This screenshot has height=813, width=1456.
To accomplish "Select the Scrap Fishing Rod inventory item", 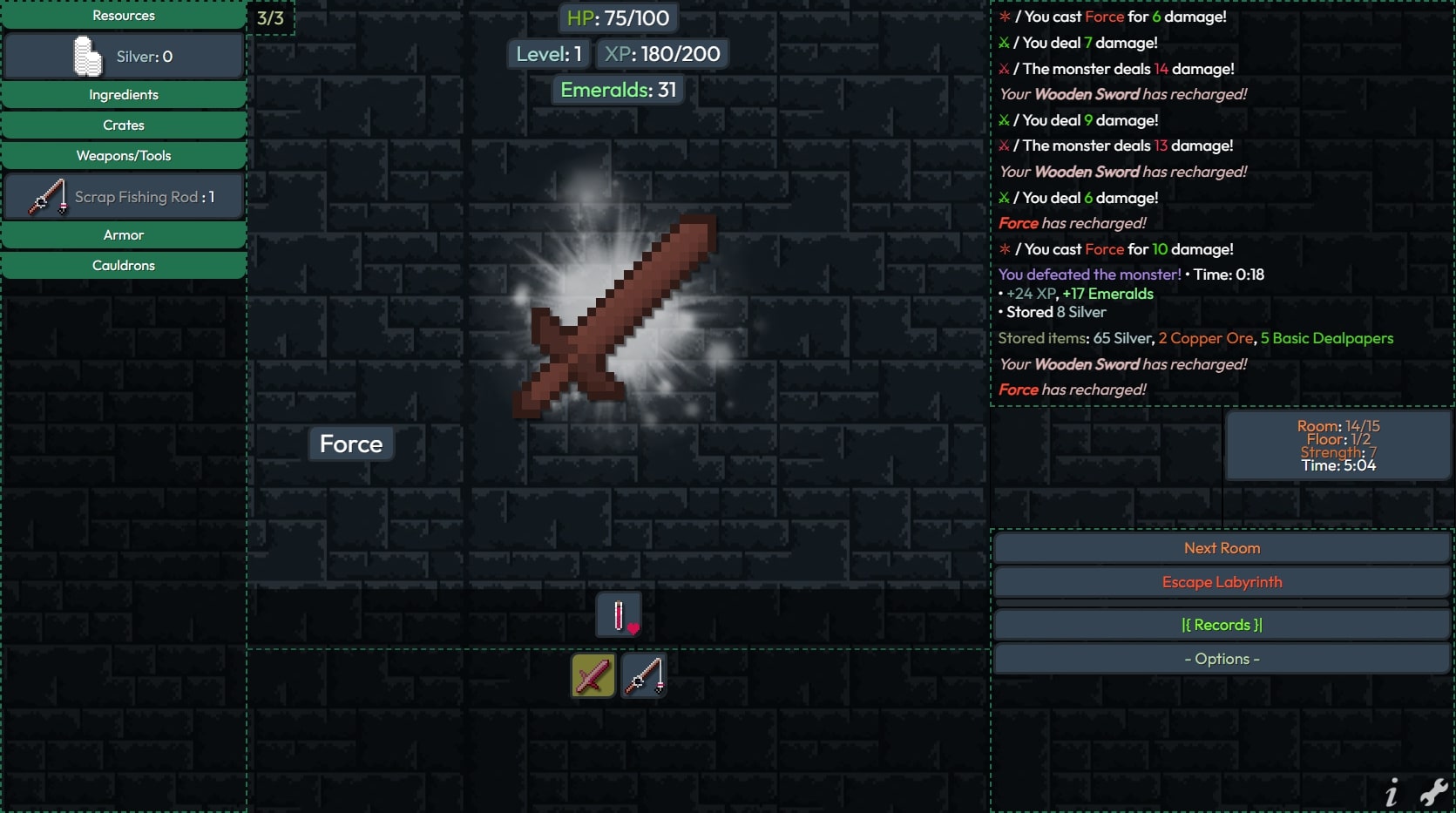I will pyautogui.click(x=124, y=197).
